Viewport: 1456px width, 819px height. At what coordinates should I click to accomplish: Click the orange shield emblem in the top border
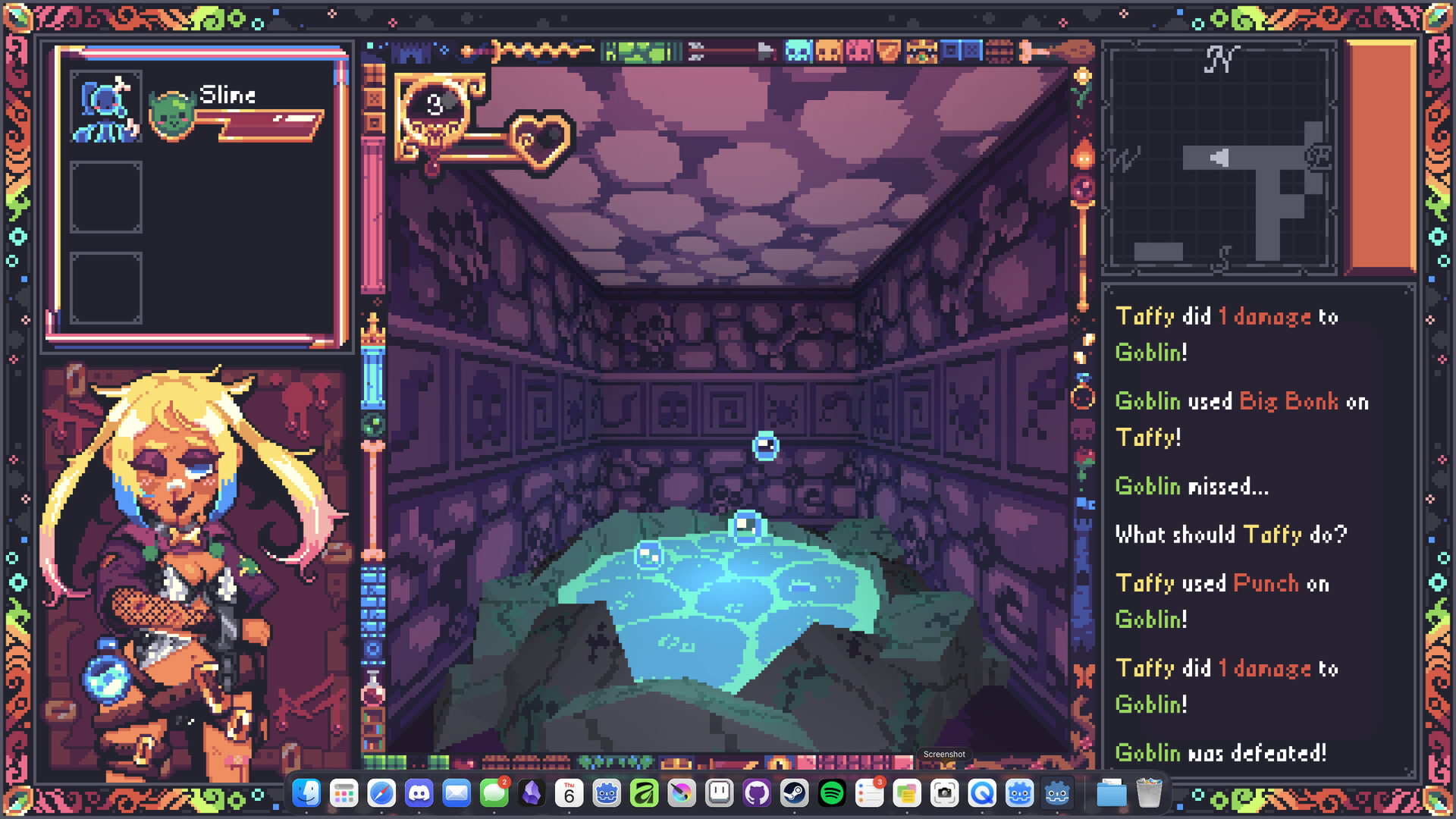pyautogui.click(x=891, y=52)
